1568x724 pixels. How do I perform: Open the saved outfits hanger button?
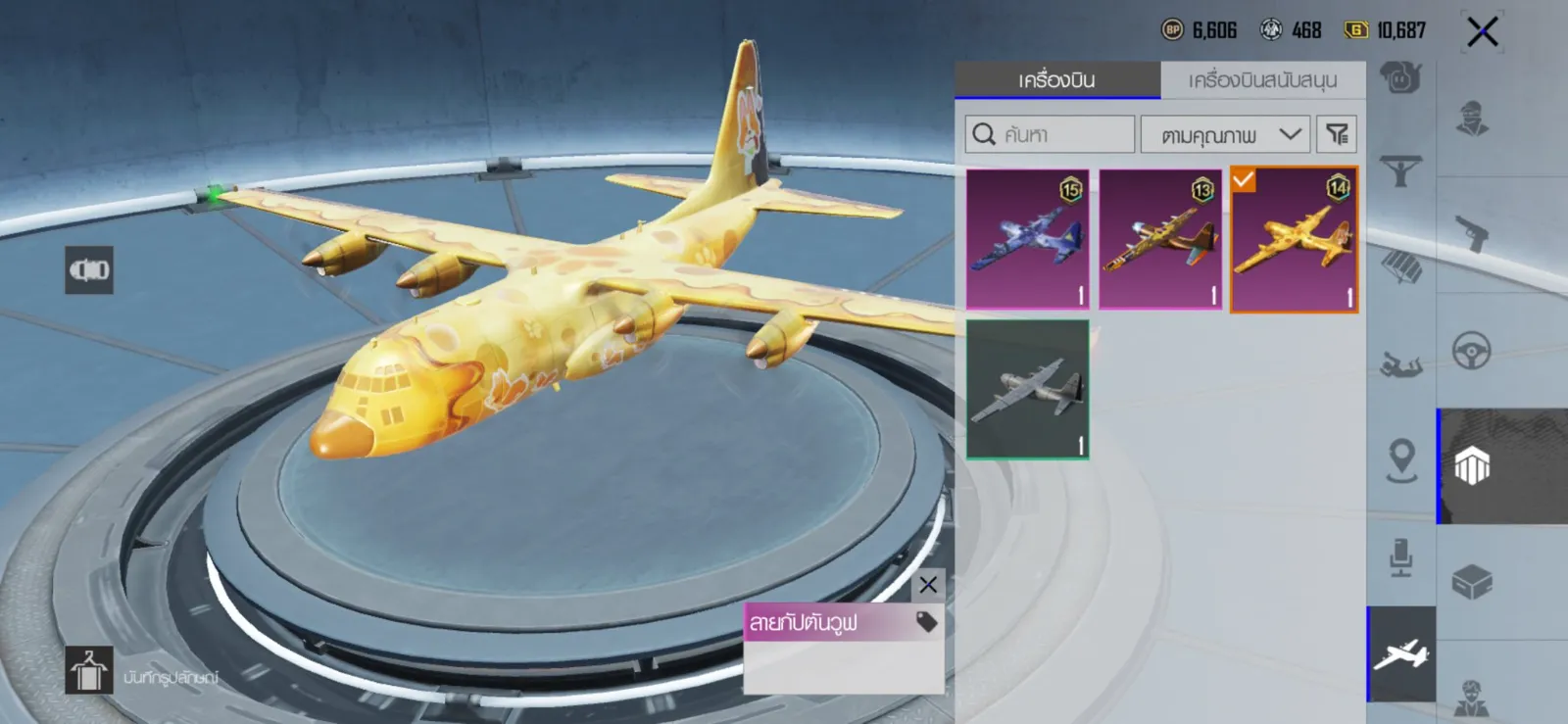[x=88, y=671]
